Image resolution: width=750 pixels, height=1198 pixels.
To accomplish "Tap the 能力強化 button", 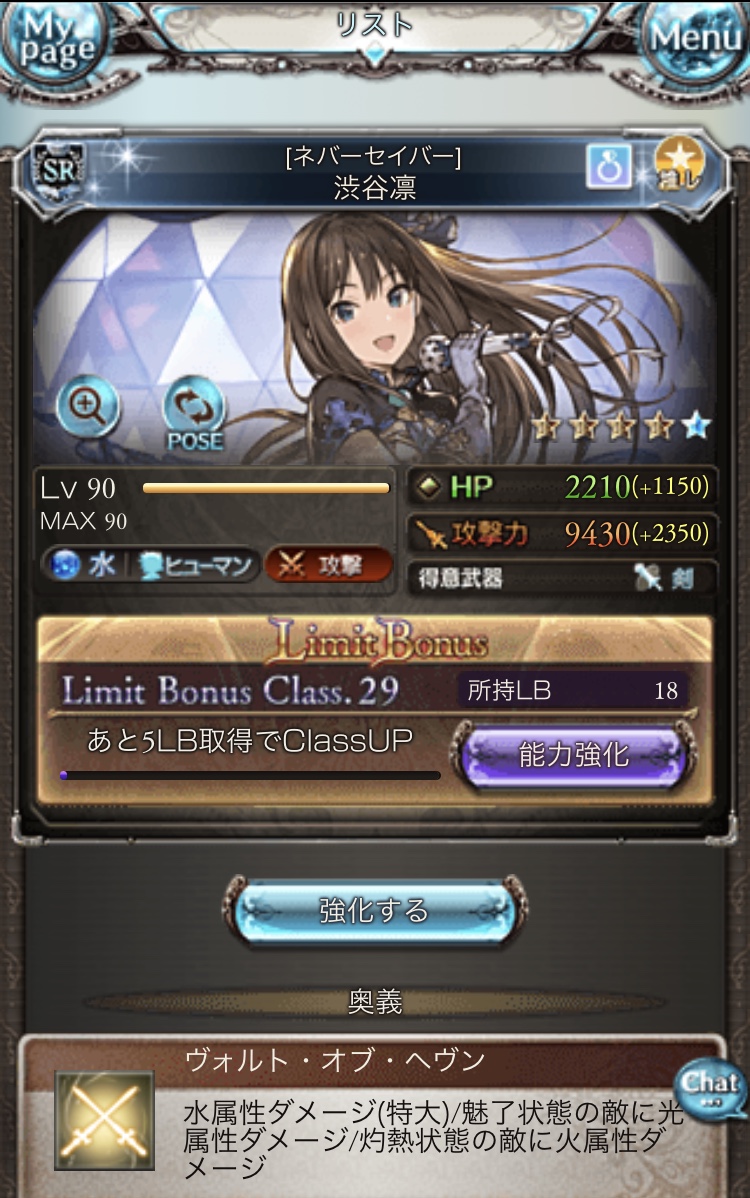I will (573, 757).
